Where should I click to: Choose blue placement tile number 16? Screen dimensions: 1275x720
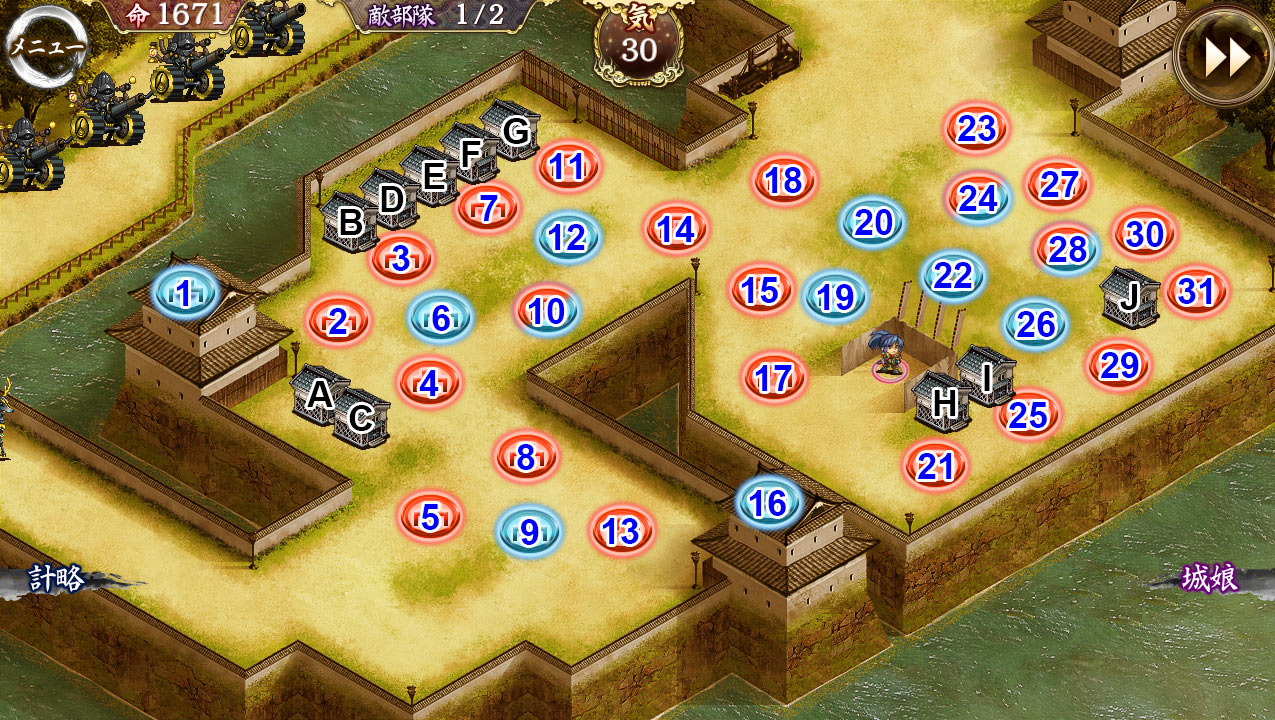click(x=769, y=503)
